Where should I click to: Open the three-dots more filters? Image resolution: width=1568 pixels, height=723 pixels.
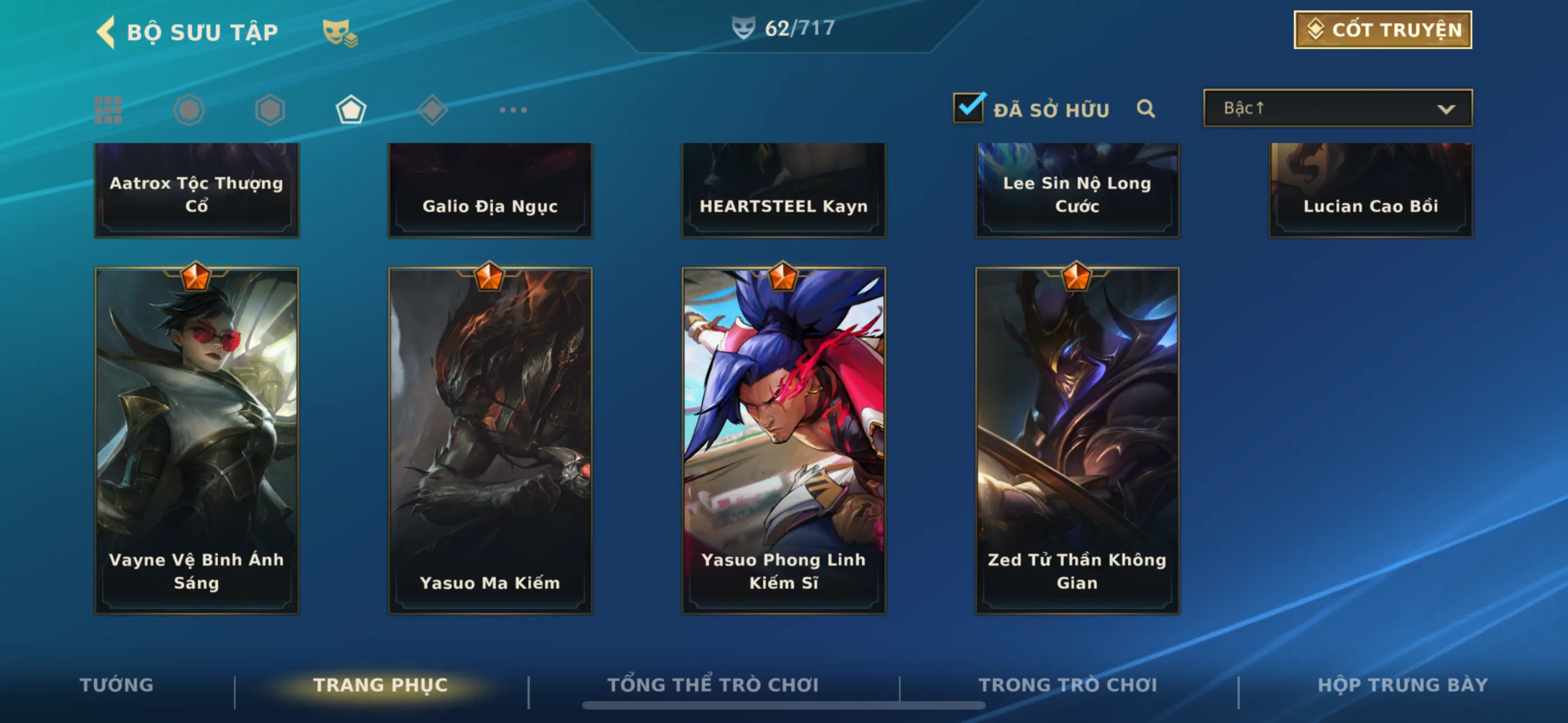[x=513, y=110]
